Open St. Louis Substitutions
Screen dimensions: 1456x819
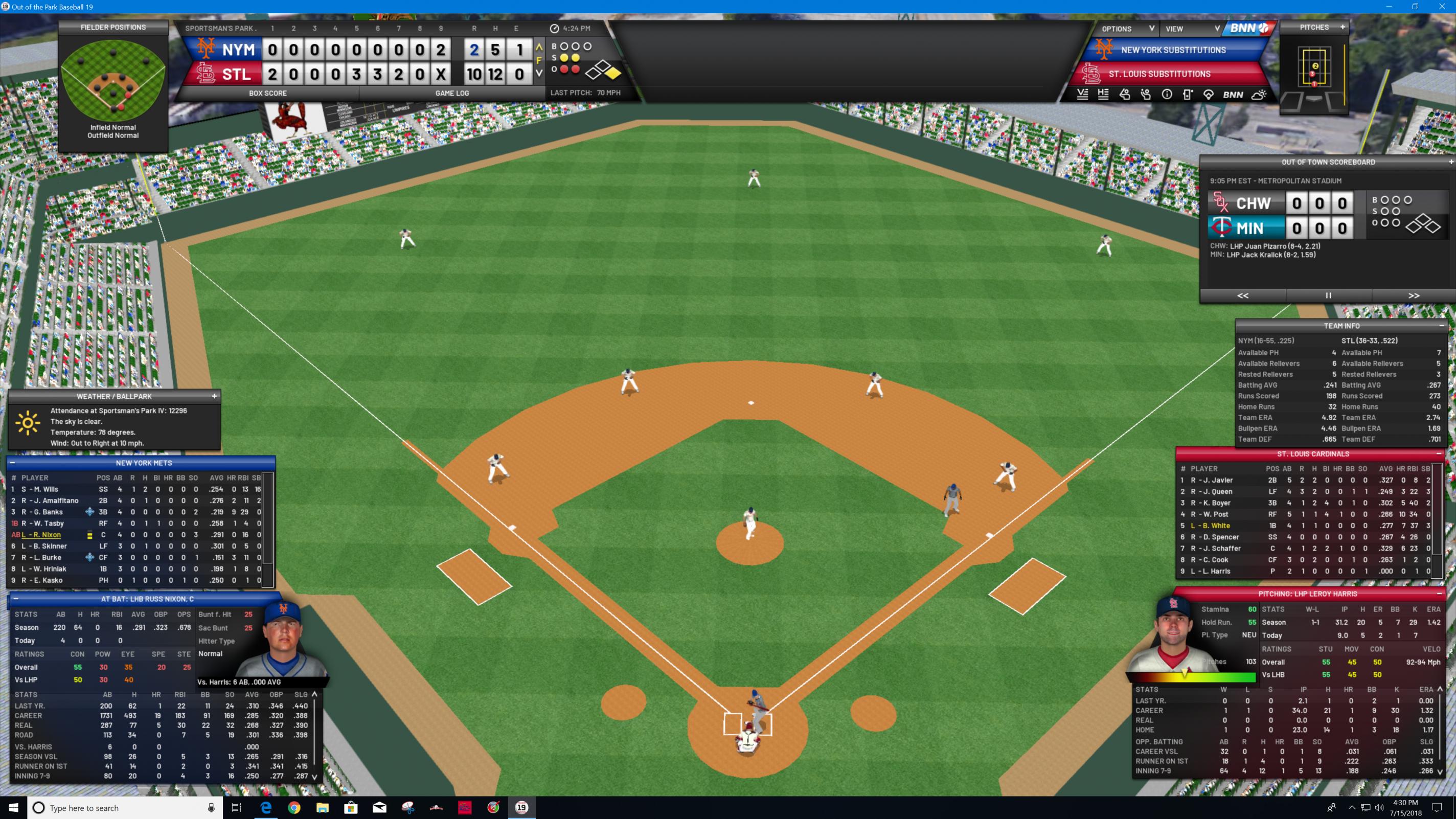pyautogui.click(x=1158, y=74)
